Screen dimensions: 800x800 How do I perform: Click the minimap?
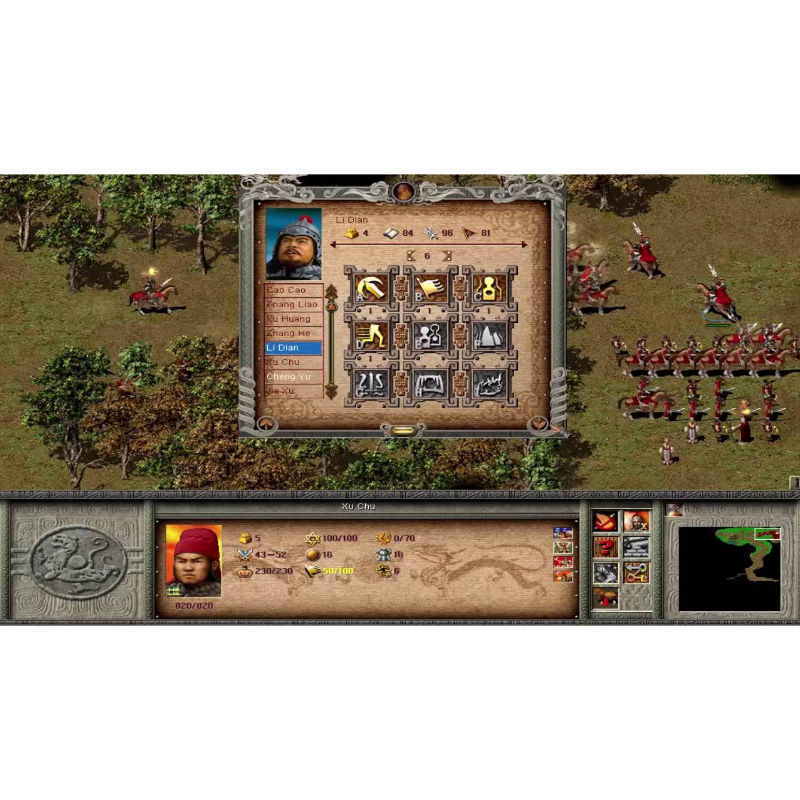(x=729, y=568)
